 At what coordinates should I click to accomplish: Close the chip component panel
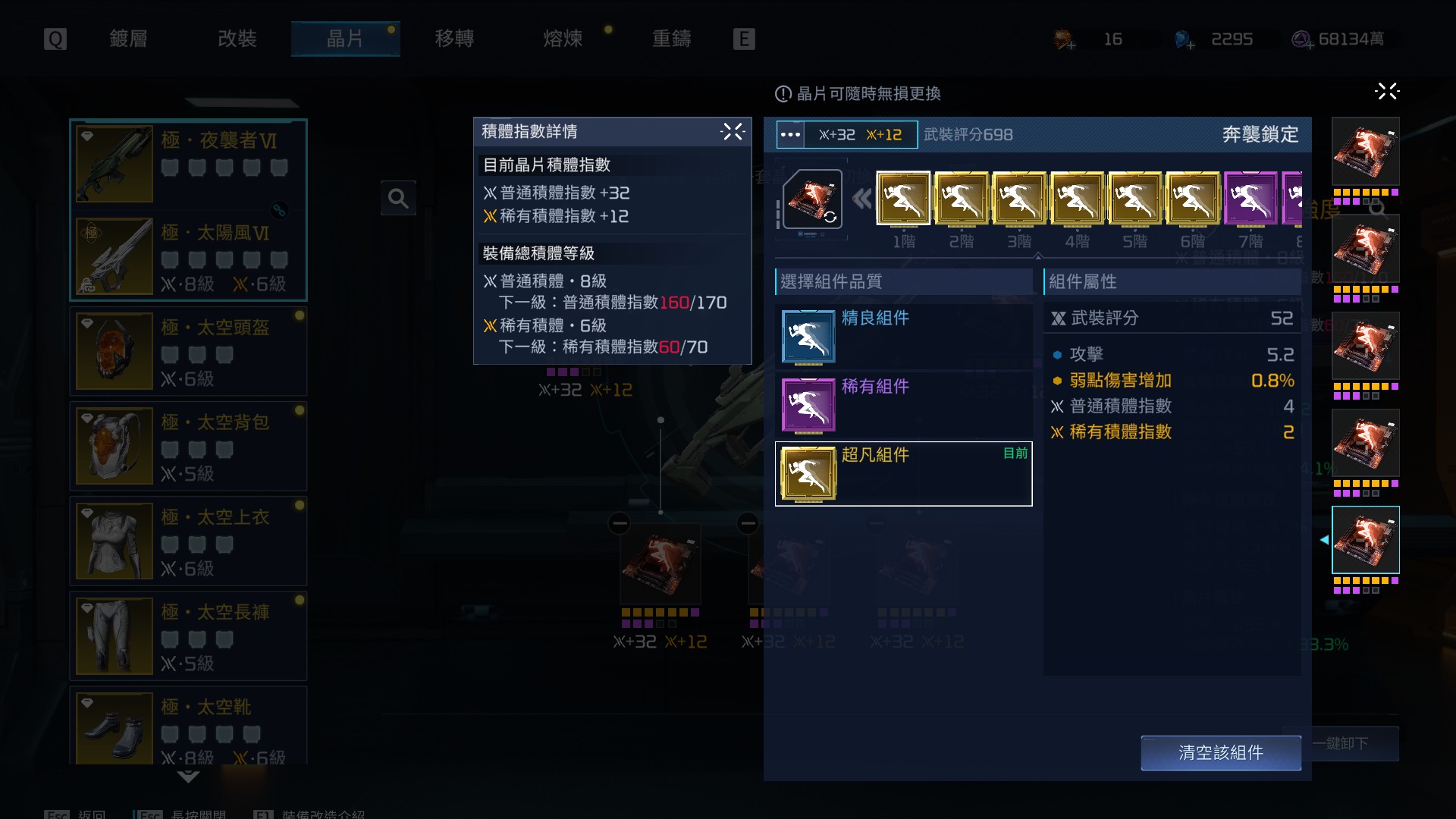(1387, 92)
